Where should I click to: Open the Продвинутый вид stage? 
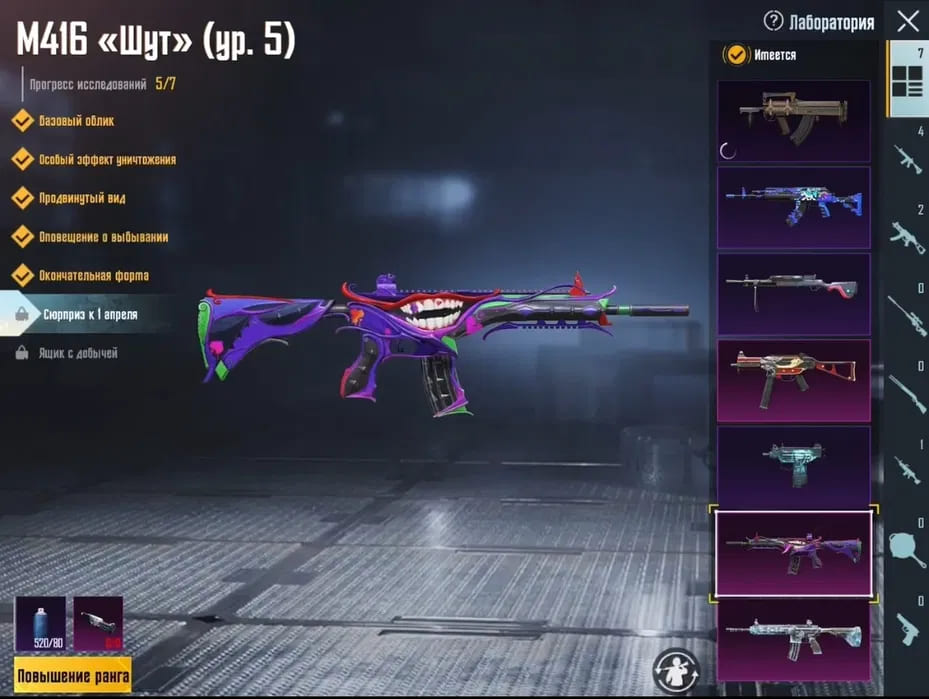(x=81, y=198)
